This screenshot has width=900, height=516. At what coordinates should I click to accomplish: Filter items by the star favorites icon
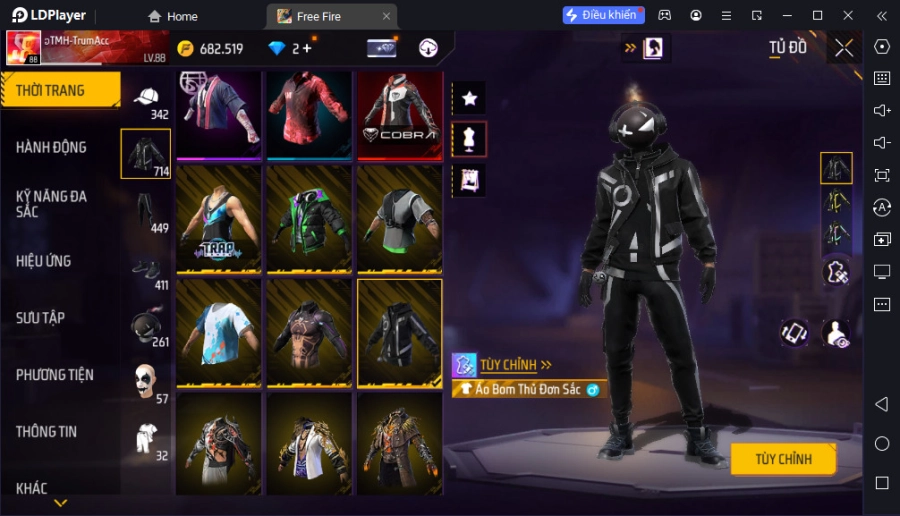click(469, 98)
